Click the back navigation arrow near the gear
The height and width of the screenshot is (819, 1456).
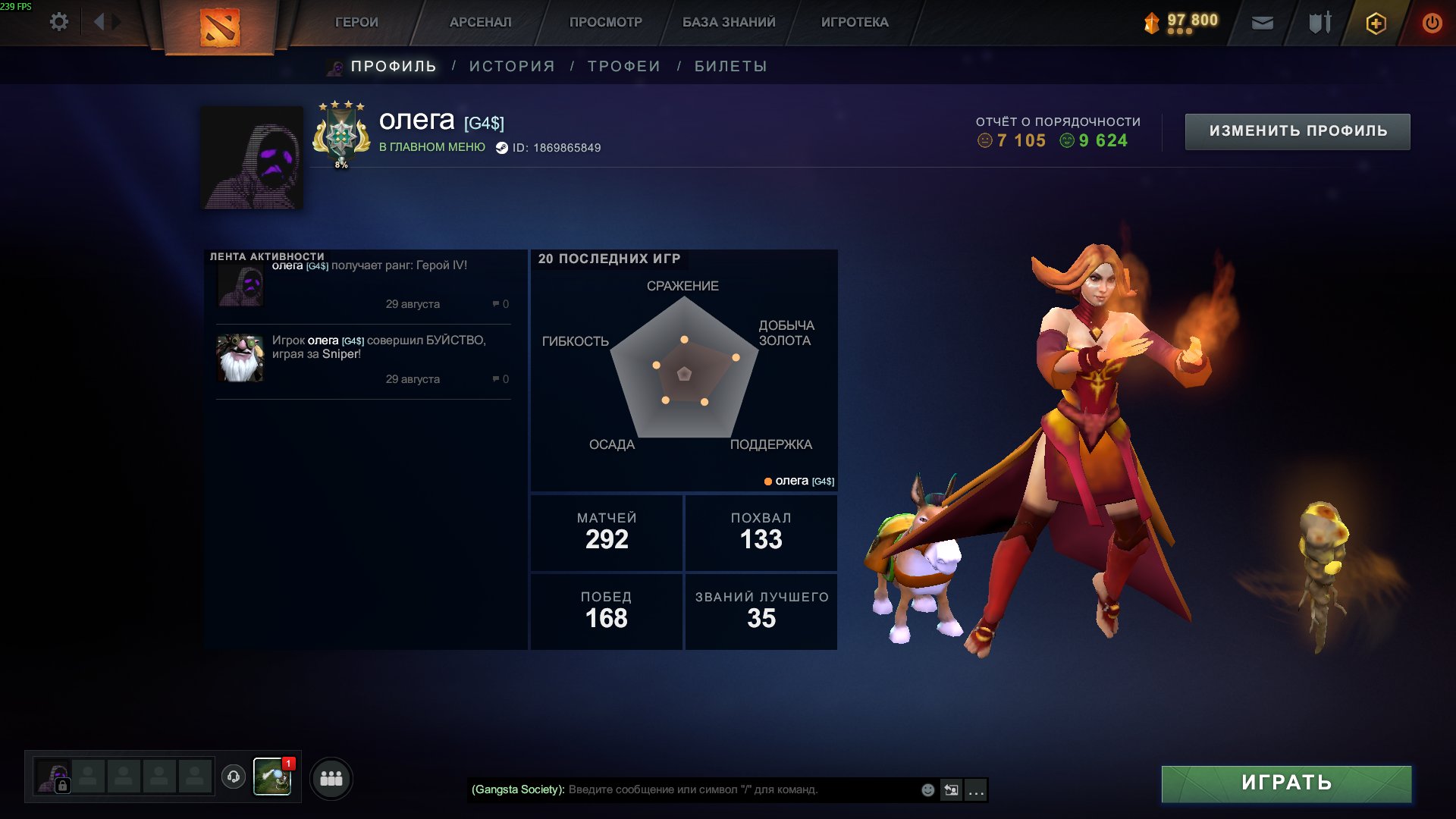[x=99, y=22]
